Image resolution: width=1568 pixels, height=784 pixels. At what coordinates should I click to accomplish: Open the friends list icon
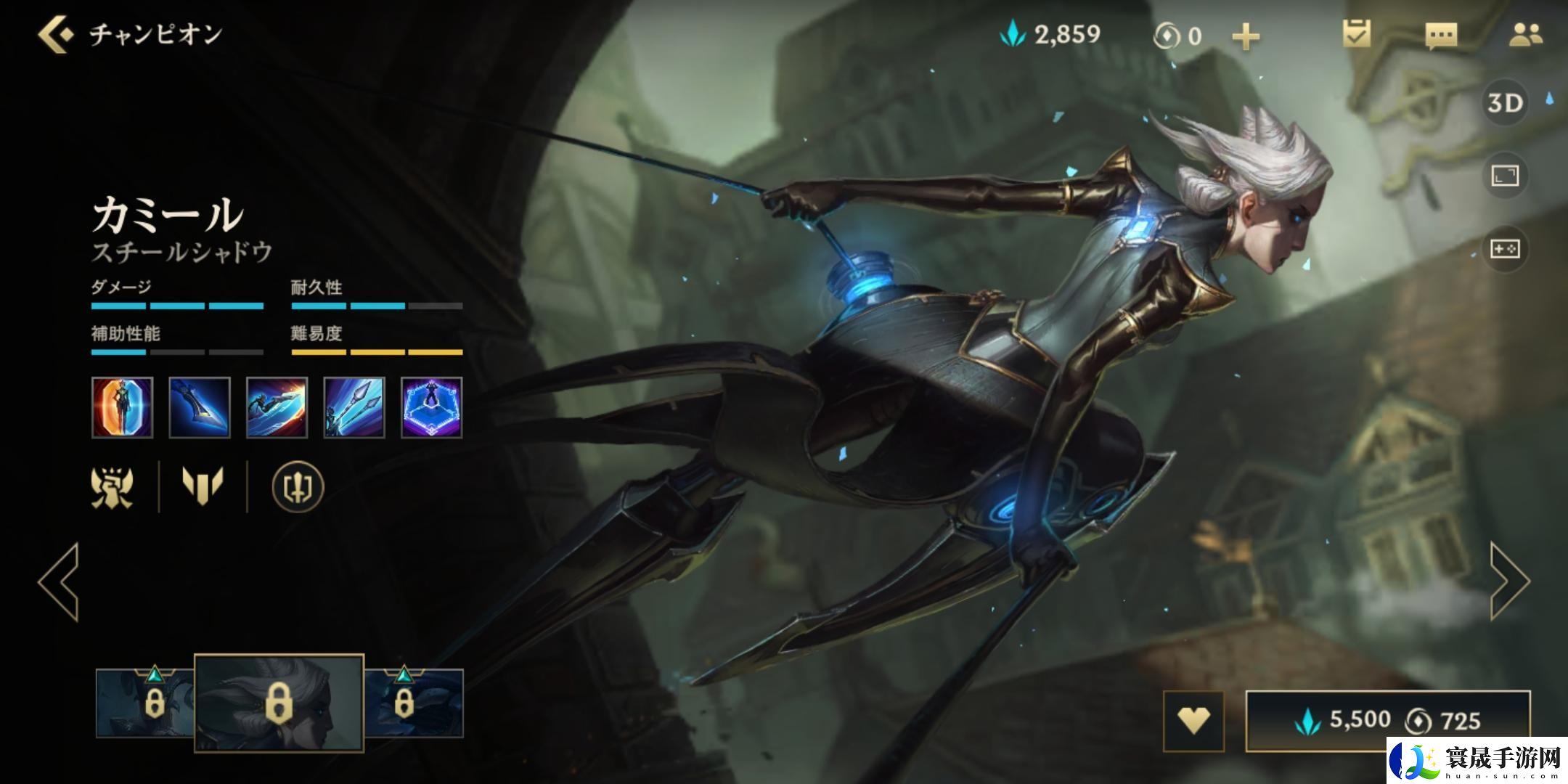pyautogui.click(x=1525, y=35)
